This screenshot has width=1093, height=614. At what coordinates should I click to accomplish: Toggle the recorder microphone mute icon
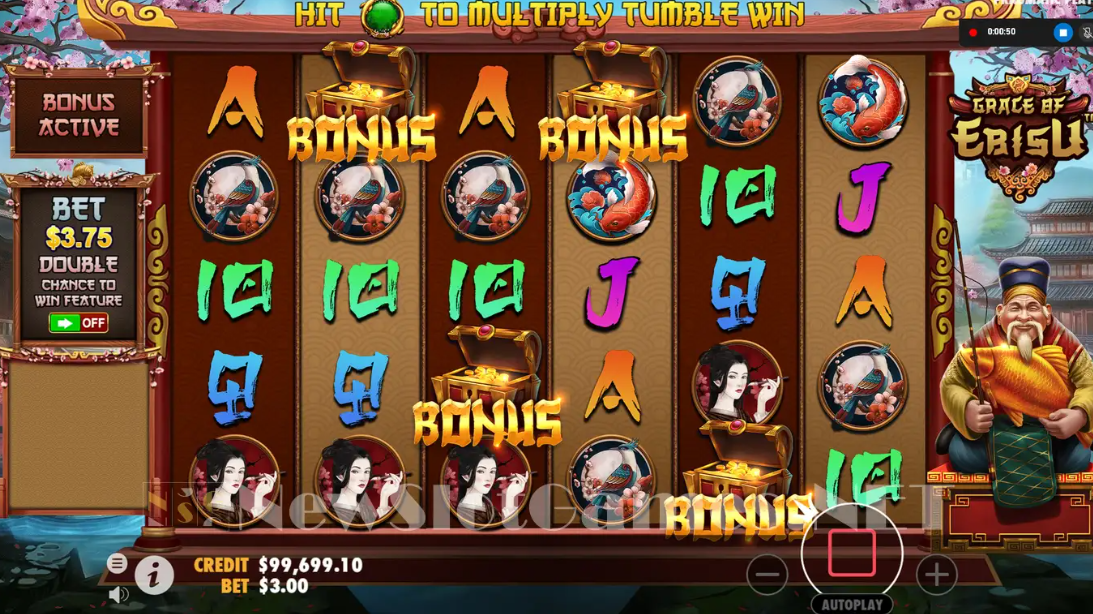1087,32
